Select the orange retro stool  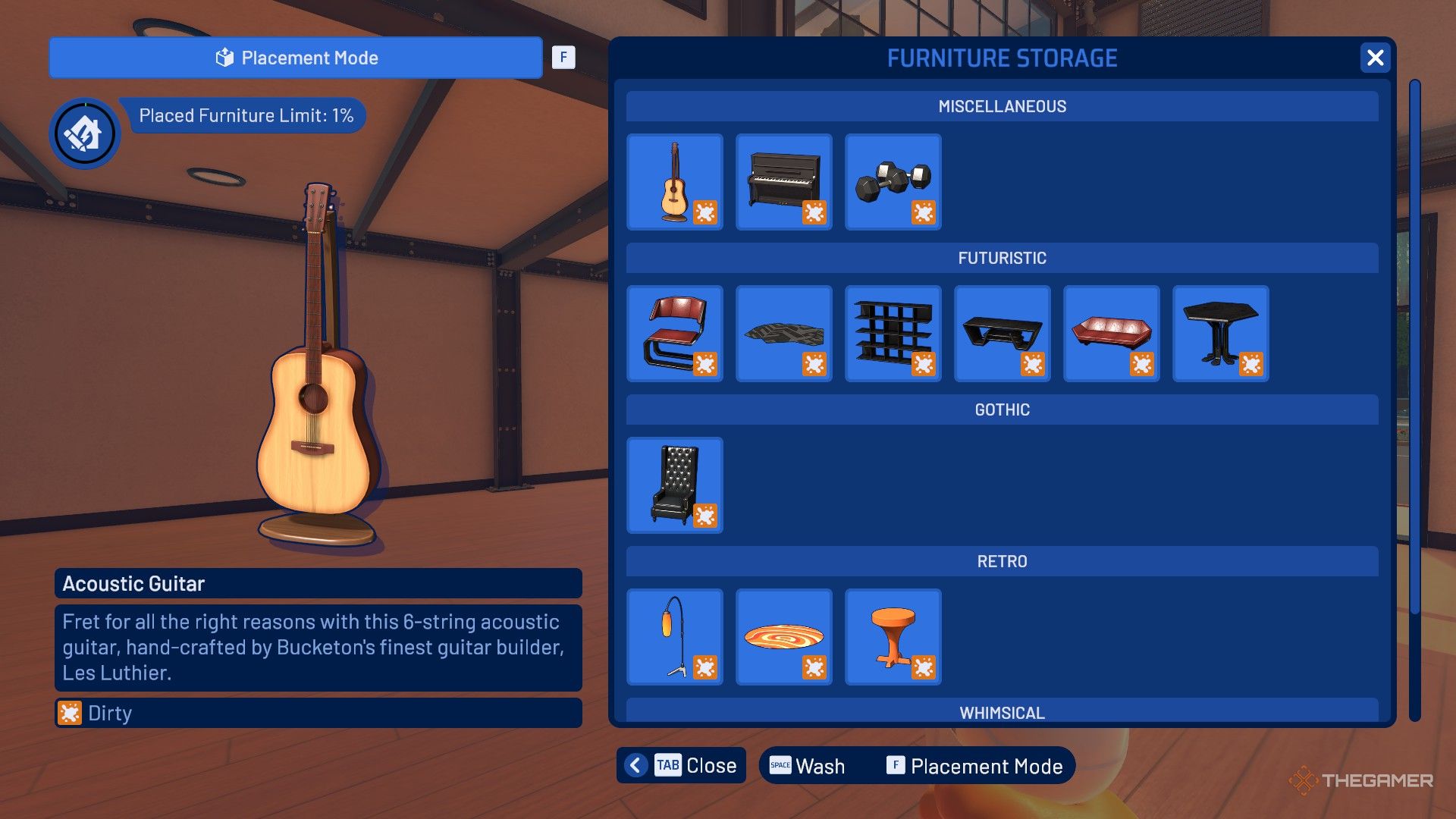tap(893, 637)
